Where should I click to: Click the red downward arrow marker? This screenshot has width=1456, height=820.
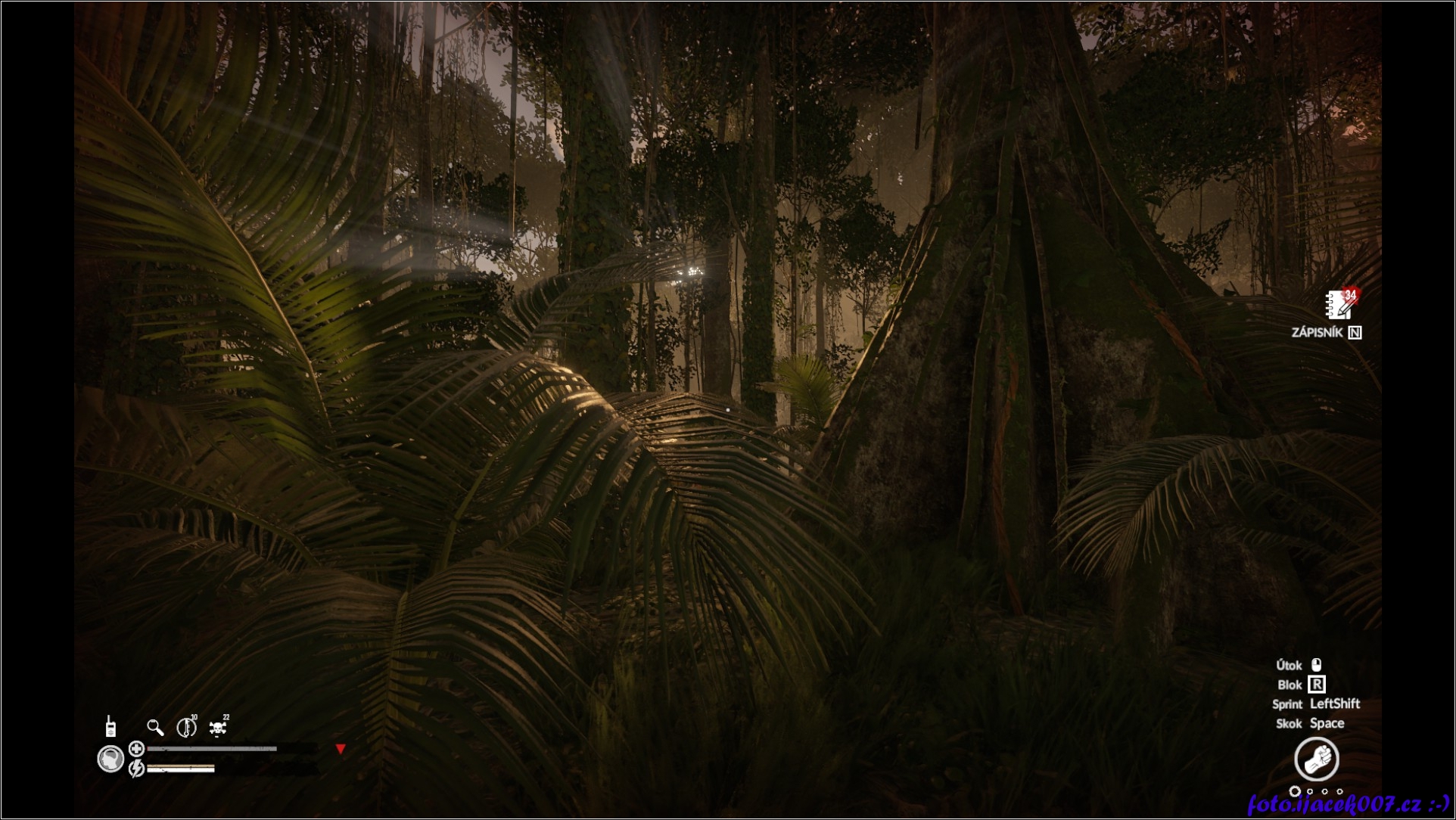pyautogui.click(x=341, y=749)
